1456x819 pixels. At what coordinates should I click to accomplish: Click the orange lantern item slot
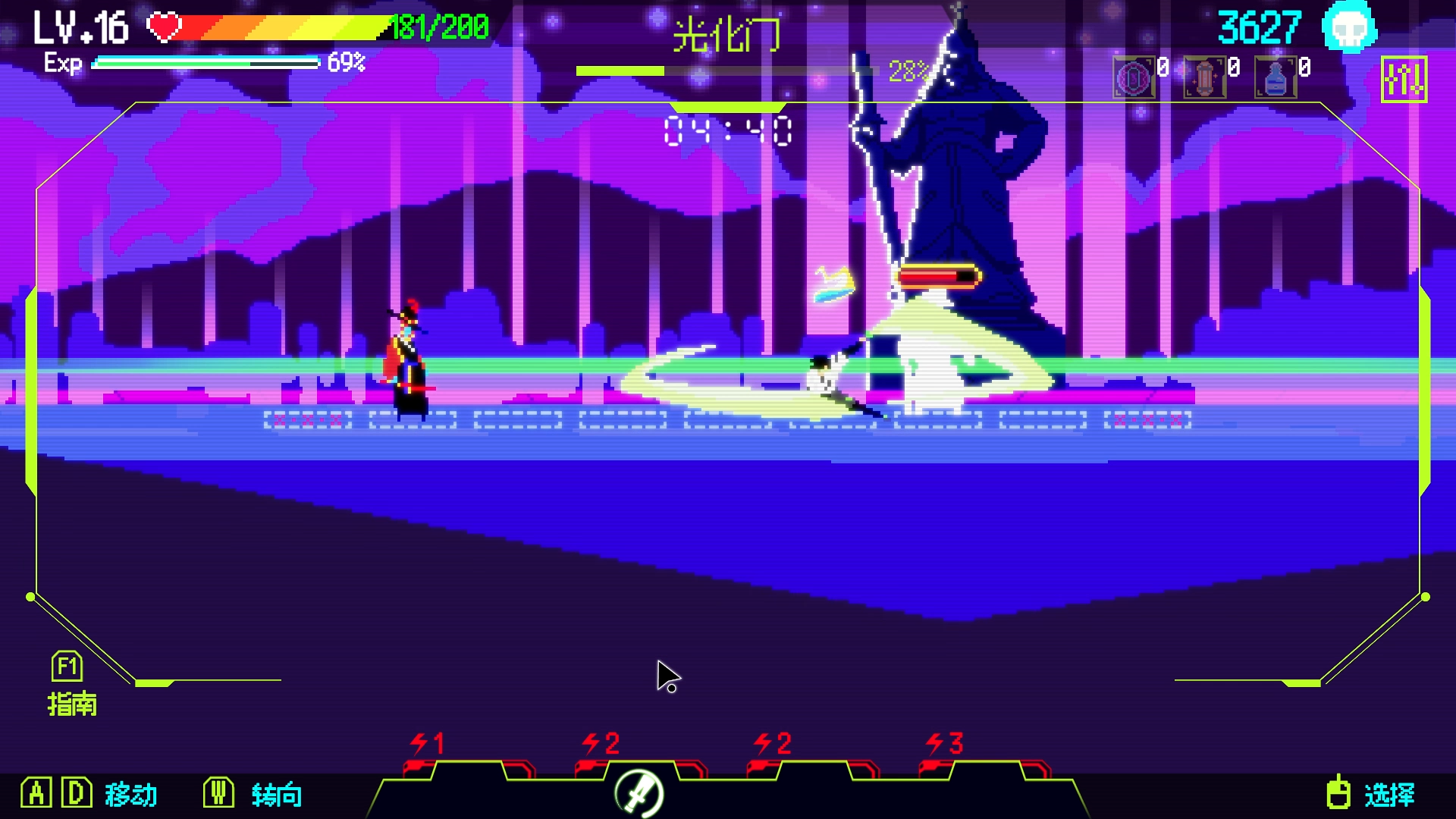(1206, 76)
